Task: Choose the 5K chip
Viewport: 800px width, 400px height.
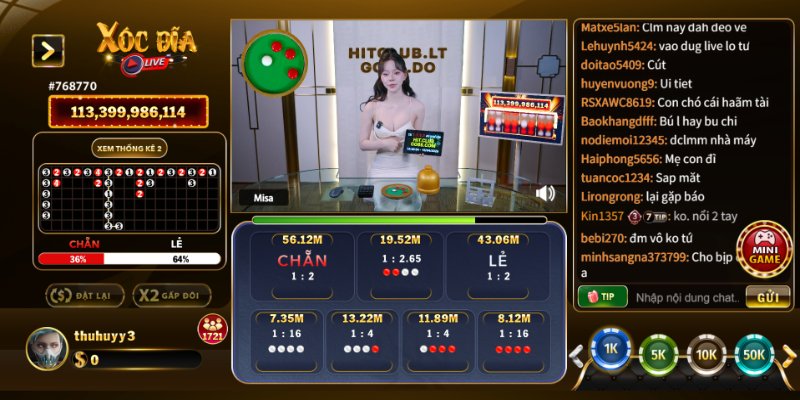Action: pos(658,353)
